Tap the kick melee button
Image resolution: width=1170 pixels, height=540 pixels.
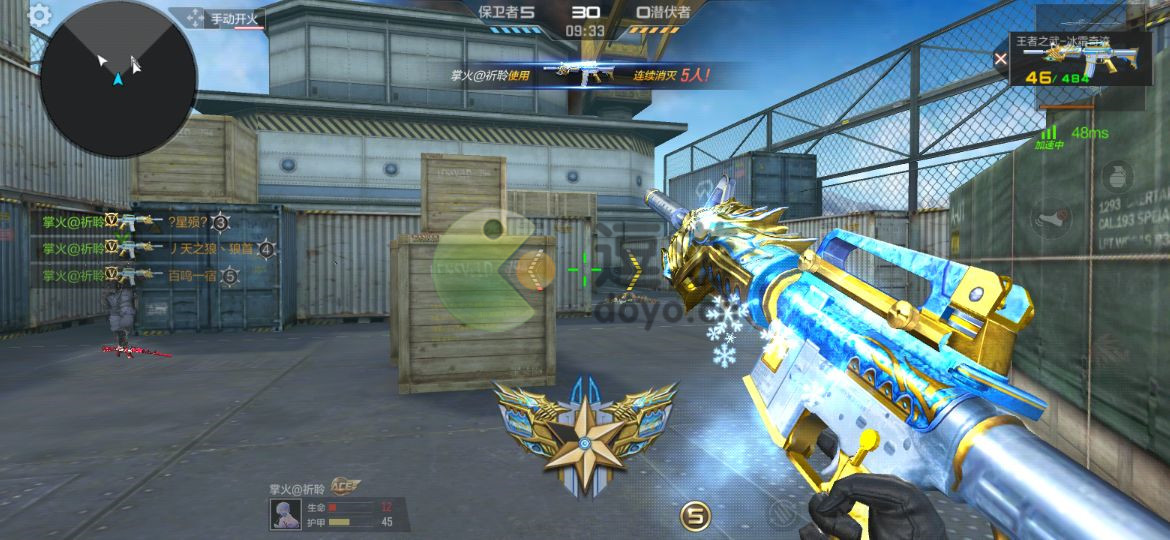1052,216
